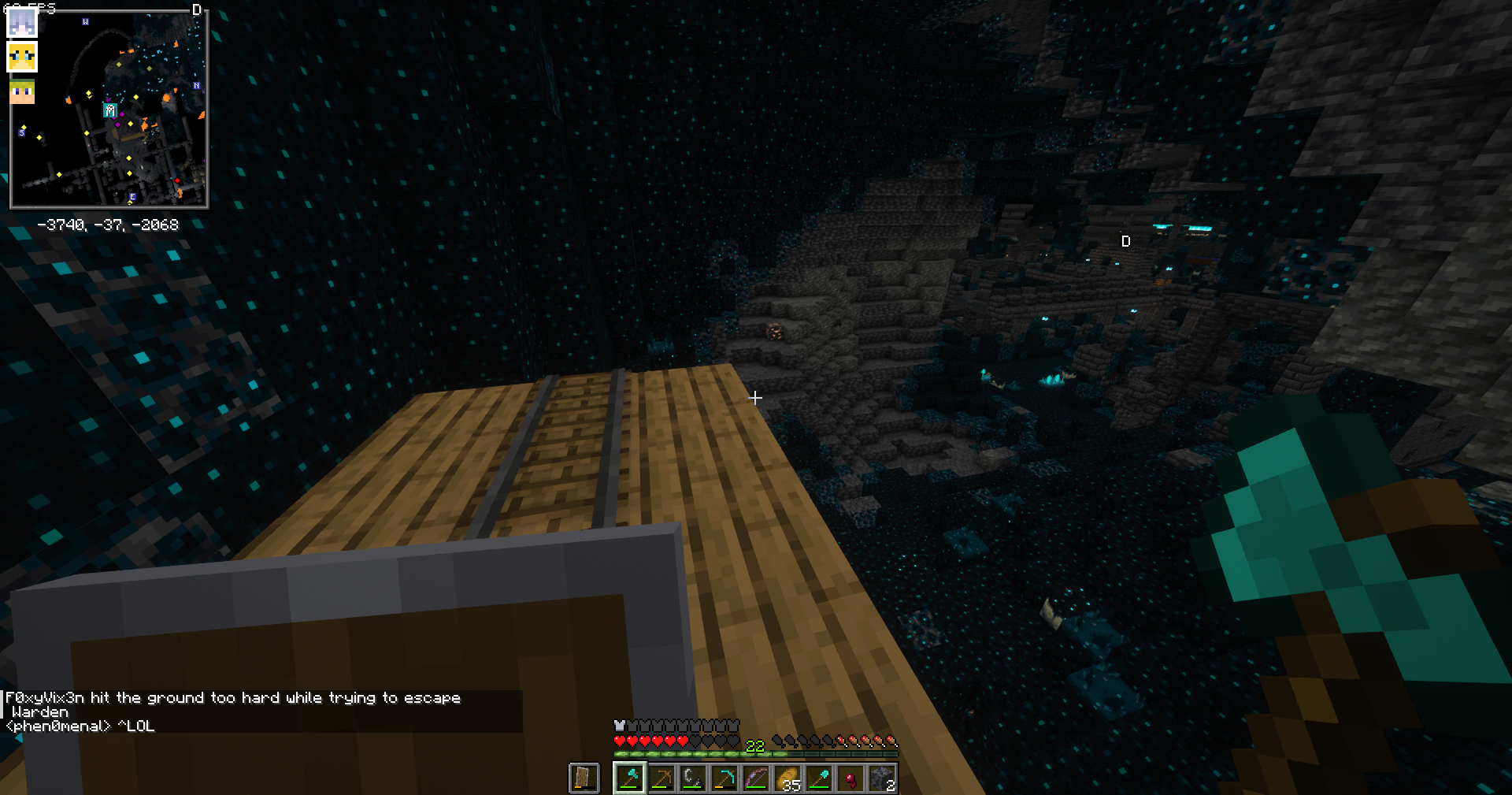This screenshot has width=1512, height=795.
Task: Switch to the diamond shovel slot
Action: click(819, 778)
